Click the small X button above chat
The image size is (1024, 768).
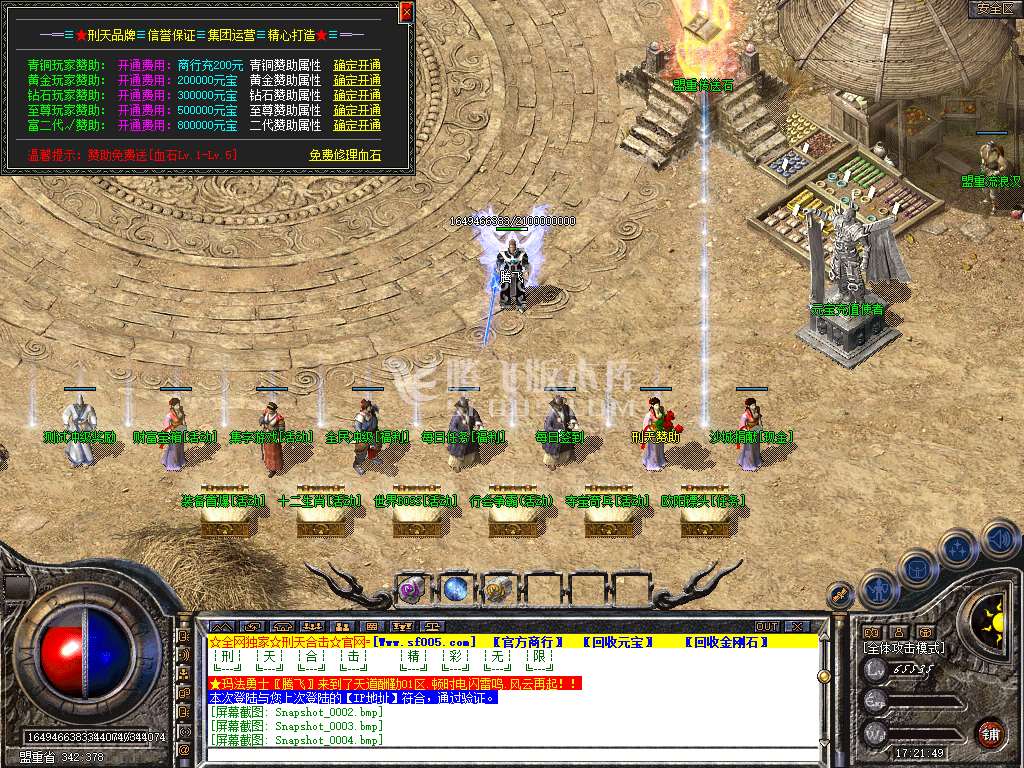click(x=796, y=626)
